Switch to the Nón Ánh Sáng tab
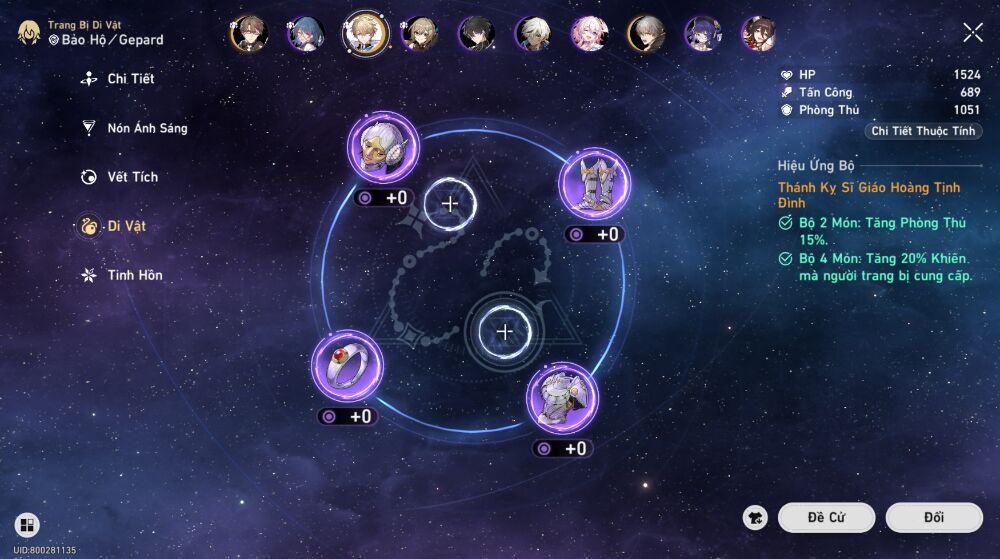The height and width of the screenshot is (559, 1000). pos(146,128)
